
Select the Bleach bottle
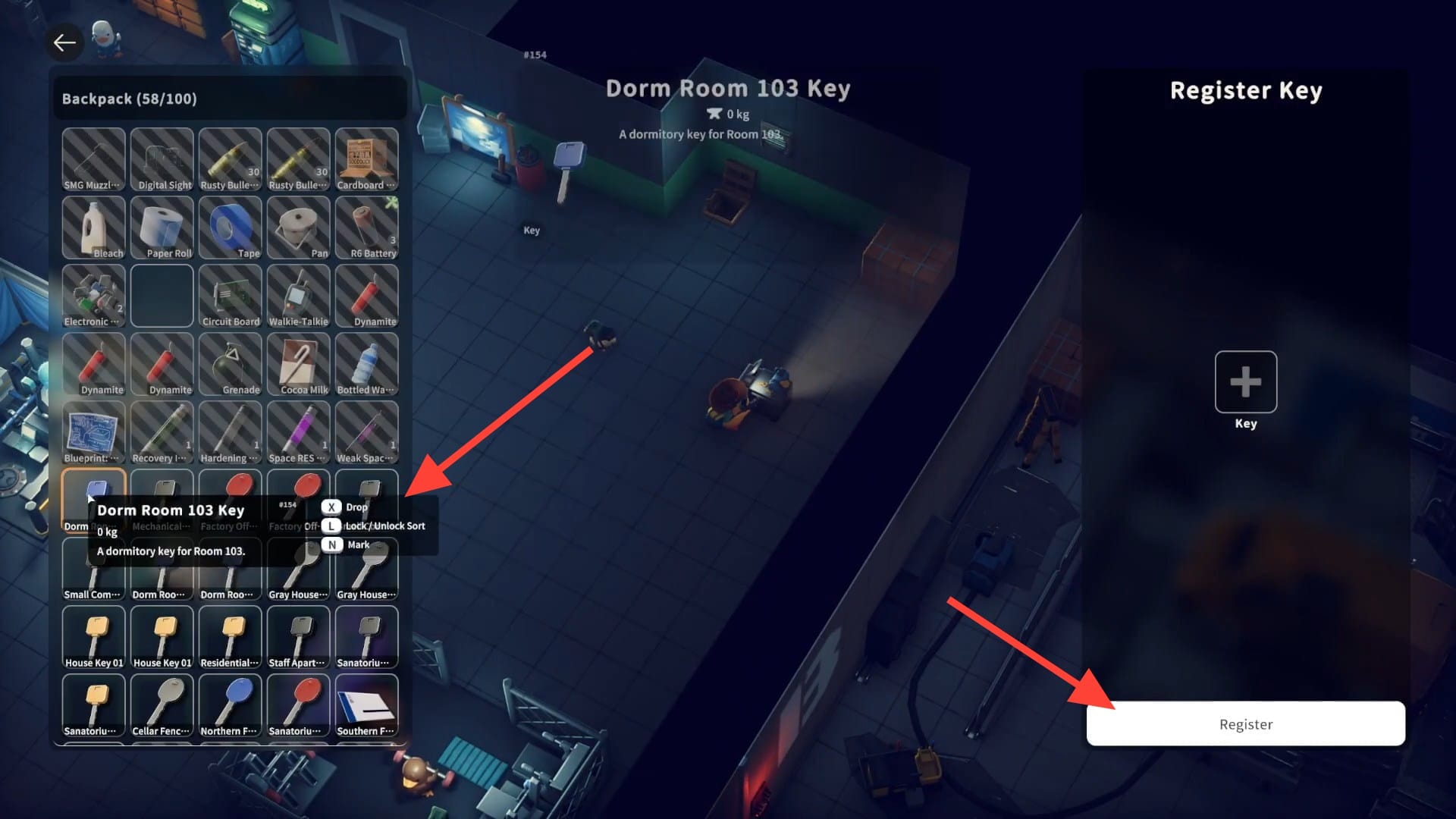[94, 227]
